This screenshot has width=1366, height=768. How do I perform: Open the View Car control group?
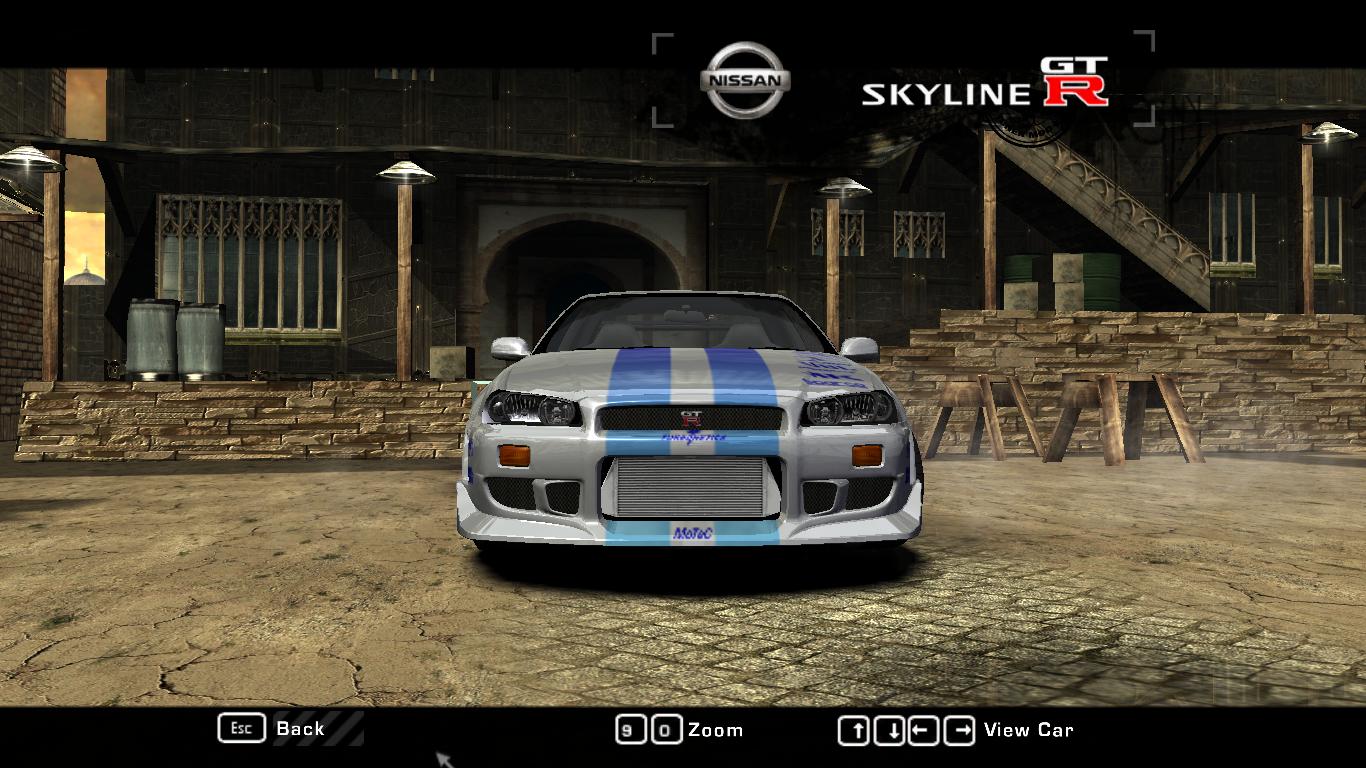(x=928, y=730)
